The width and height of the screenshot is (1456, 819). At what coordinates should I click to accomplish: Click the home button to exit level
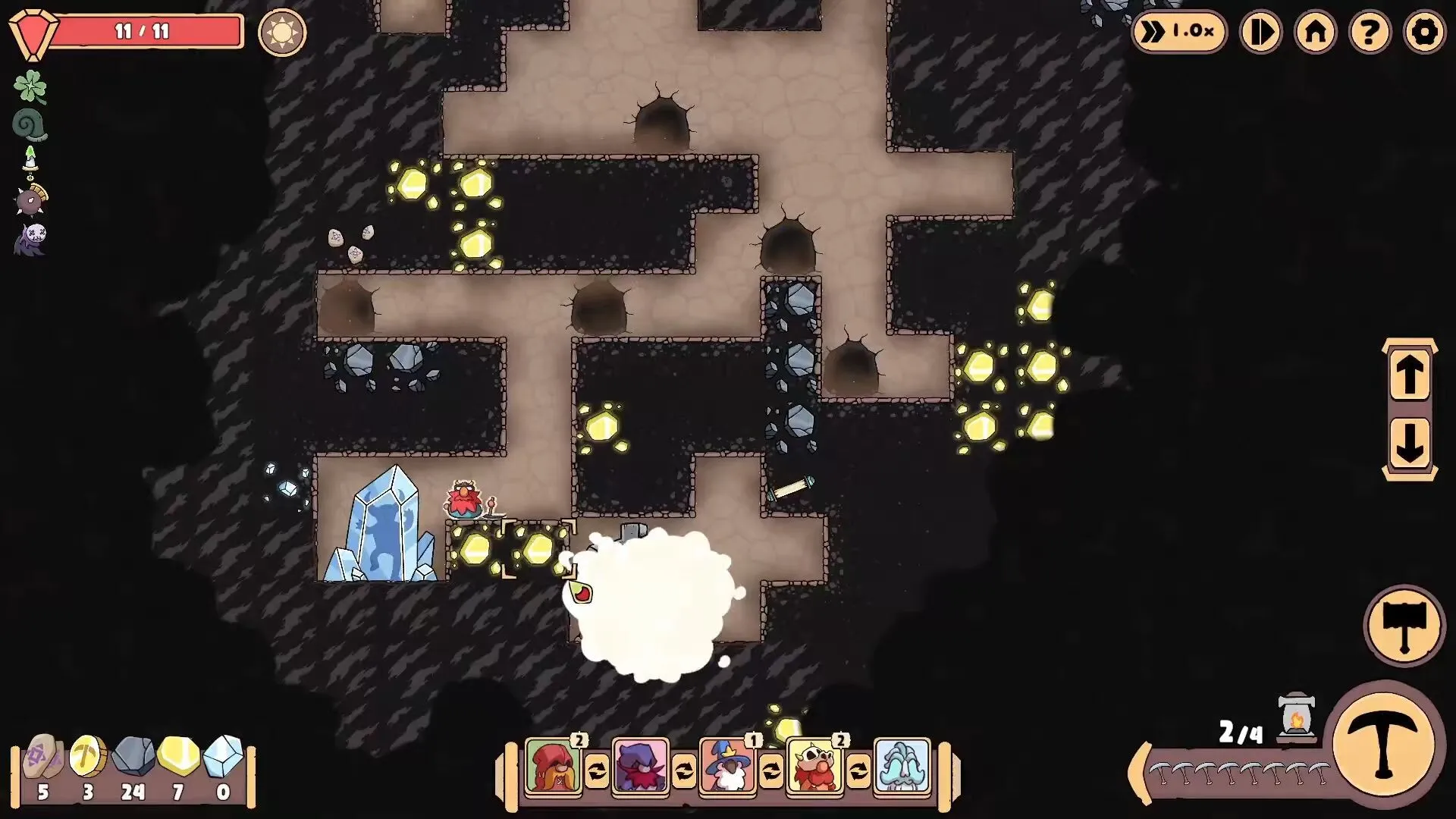(1315, 32)
